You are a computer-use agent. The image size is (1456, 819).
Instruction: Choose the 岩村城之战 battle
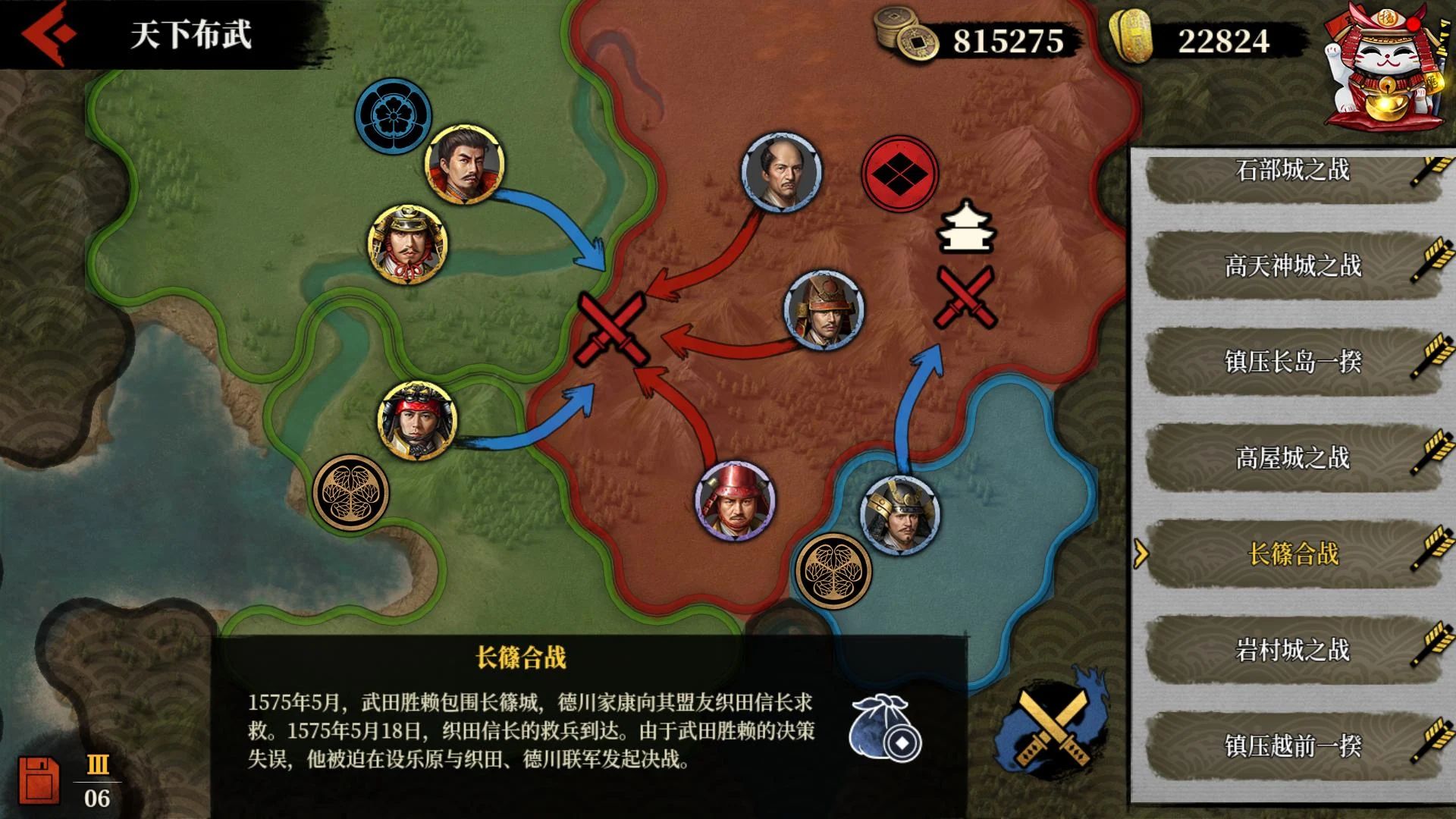point(1292,650)
